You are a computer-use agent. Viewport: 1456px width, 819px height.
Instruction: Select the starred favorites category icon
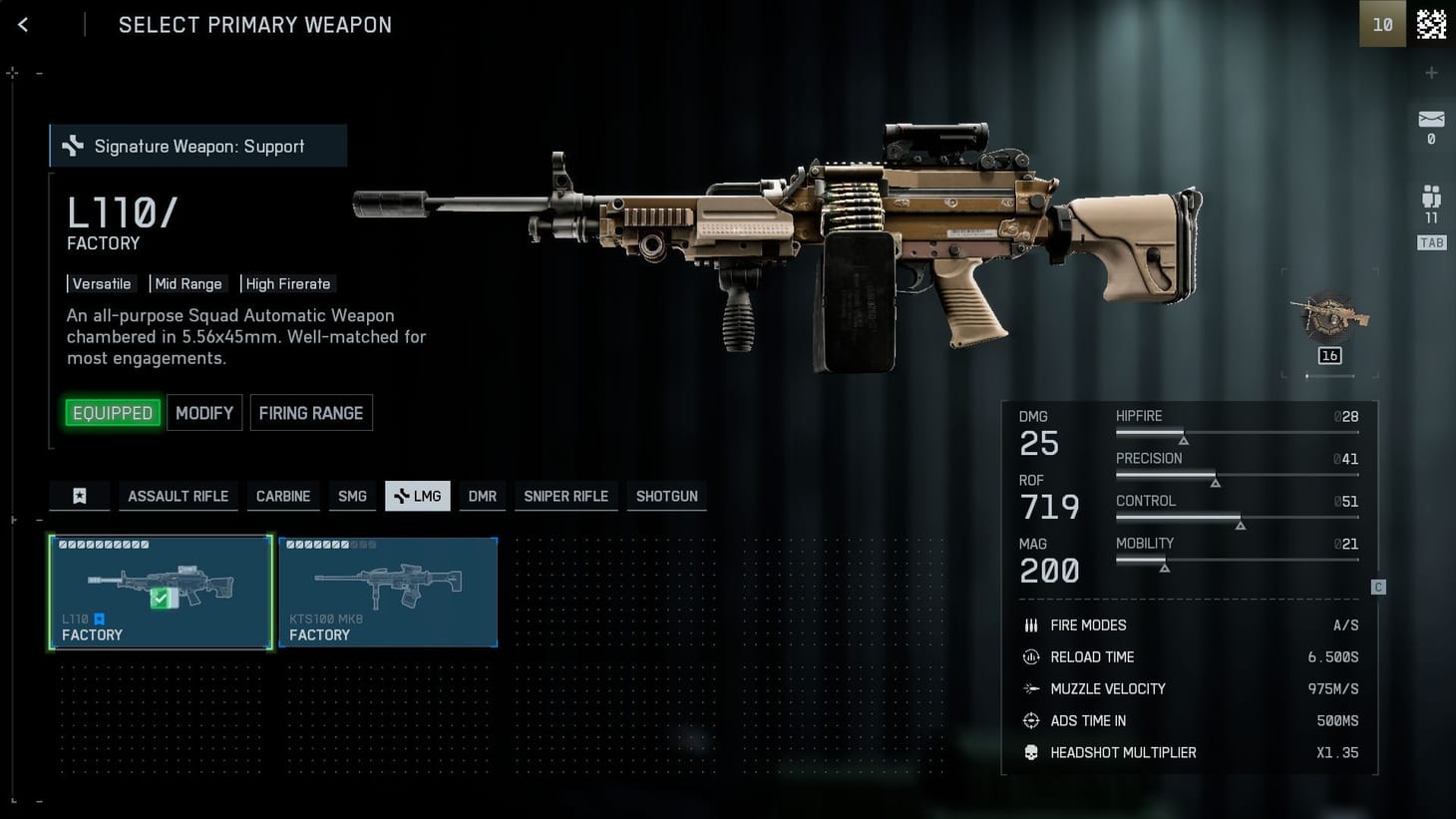[x=79, y=496]
